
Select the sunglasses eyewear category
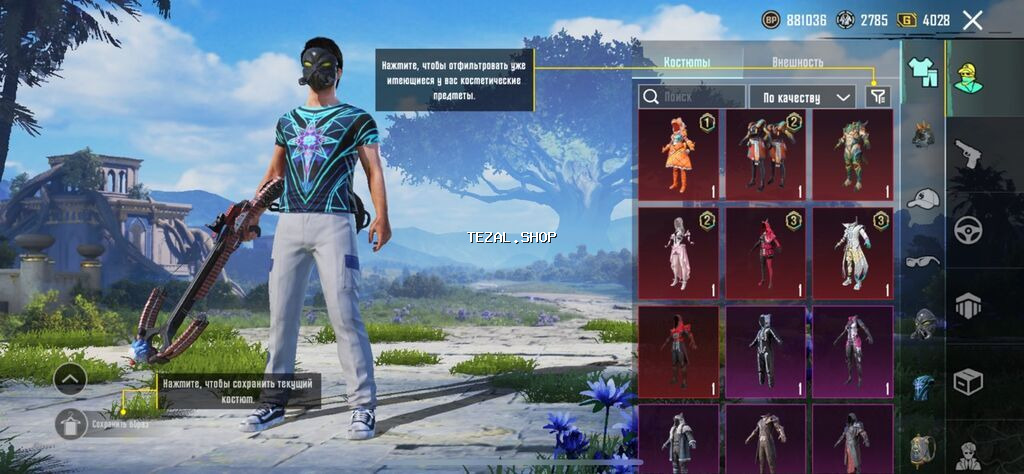[922, 262]
